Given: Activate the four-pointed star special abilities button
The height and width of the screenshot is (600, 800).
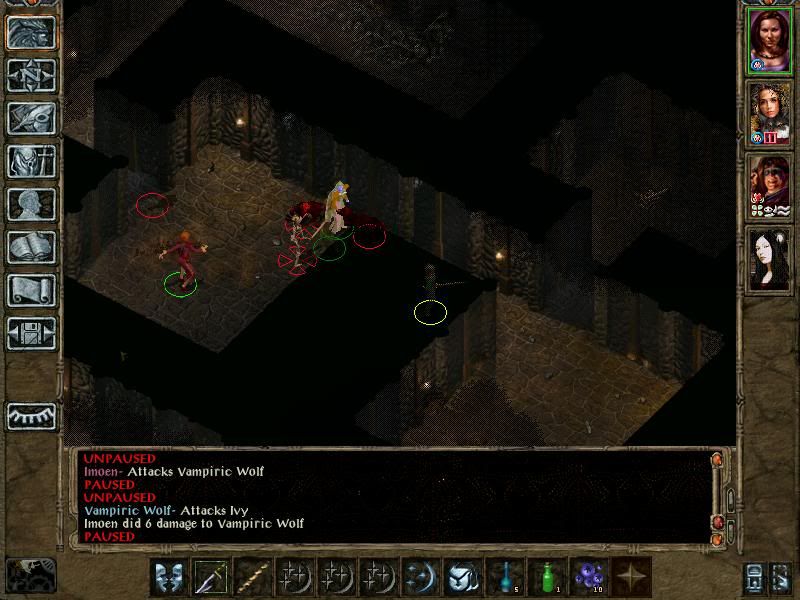Looking at the screenshot, I should [631, 578].
